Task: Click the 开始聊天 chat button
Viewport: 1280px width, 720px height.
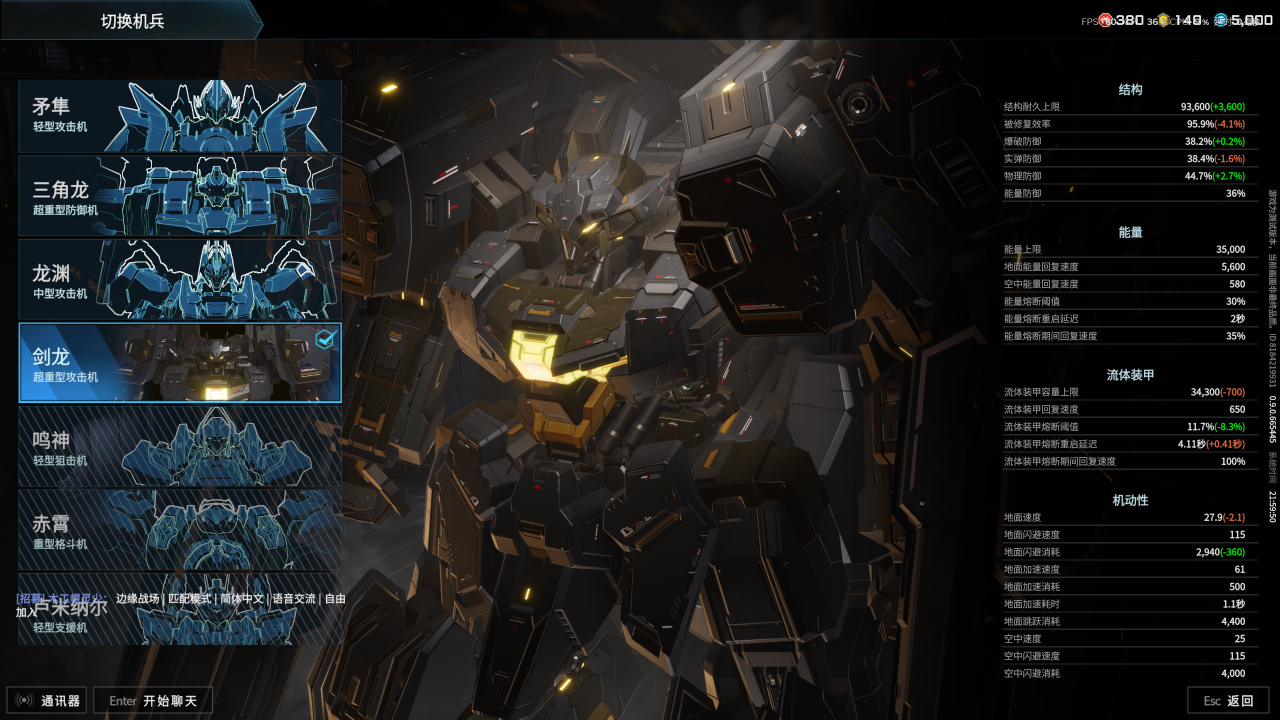Action: coord(153,701)
